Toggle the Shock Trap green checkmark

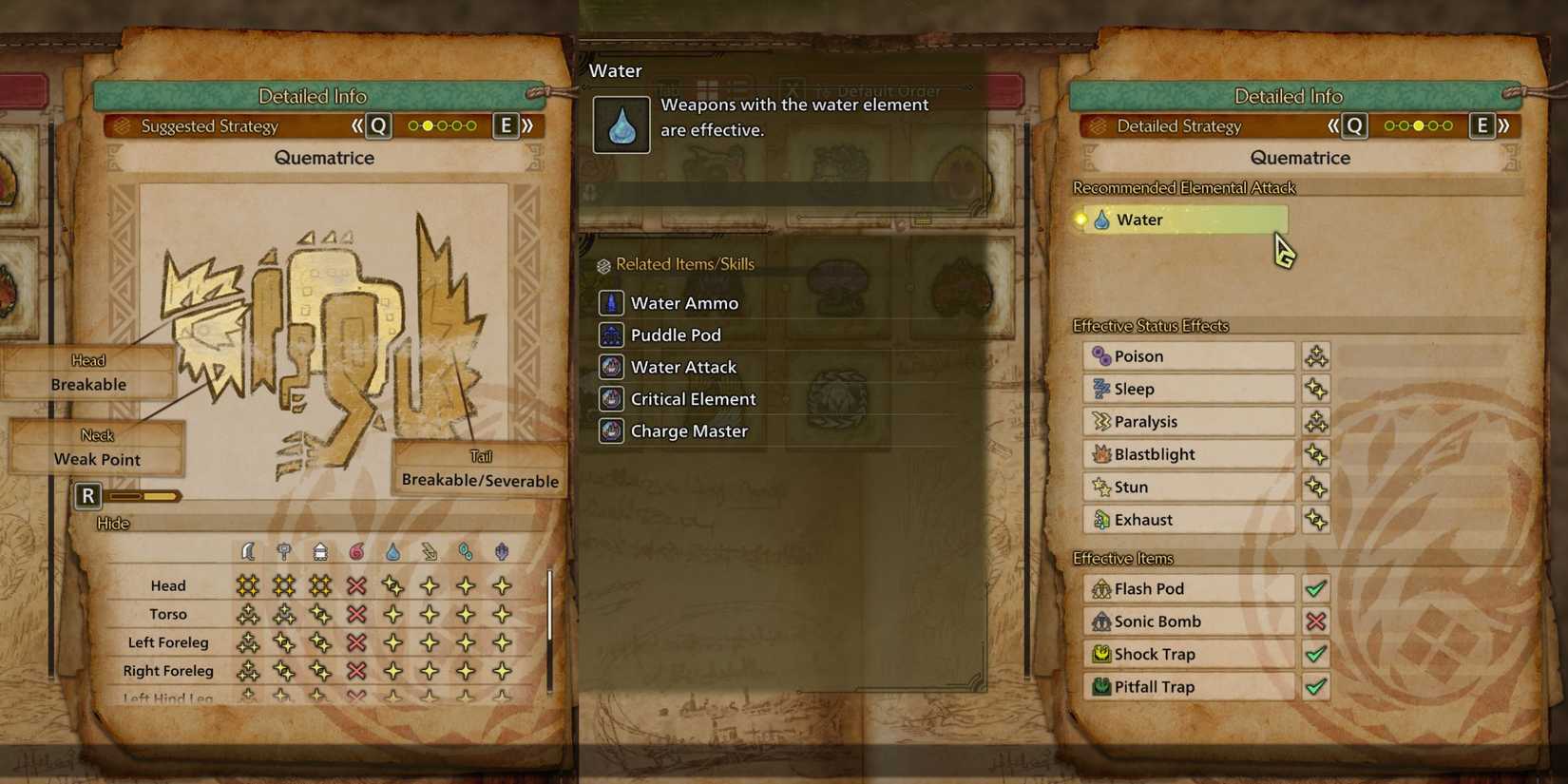click(x=1316, y=654)
